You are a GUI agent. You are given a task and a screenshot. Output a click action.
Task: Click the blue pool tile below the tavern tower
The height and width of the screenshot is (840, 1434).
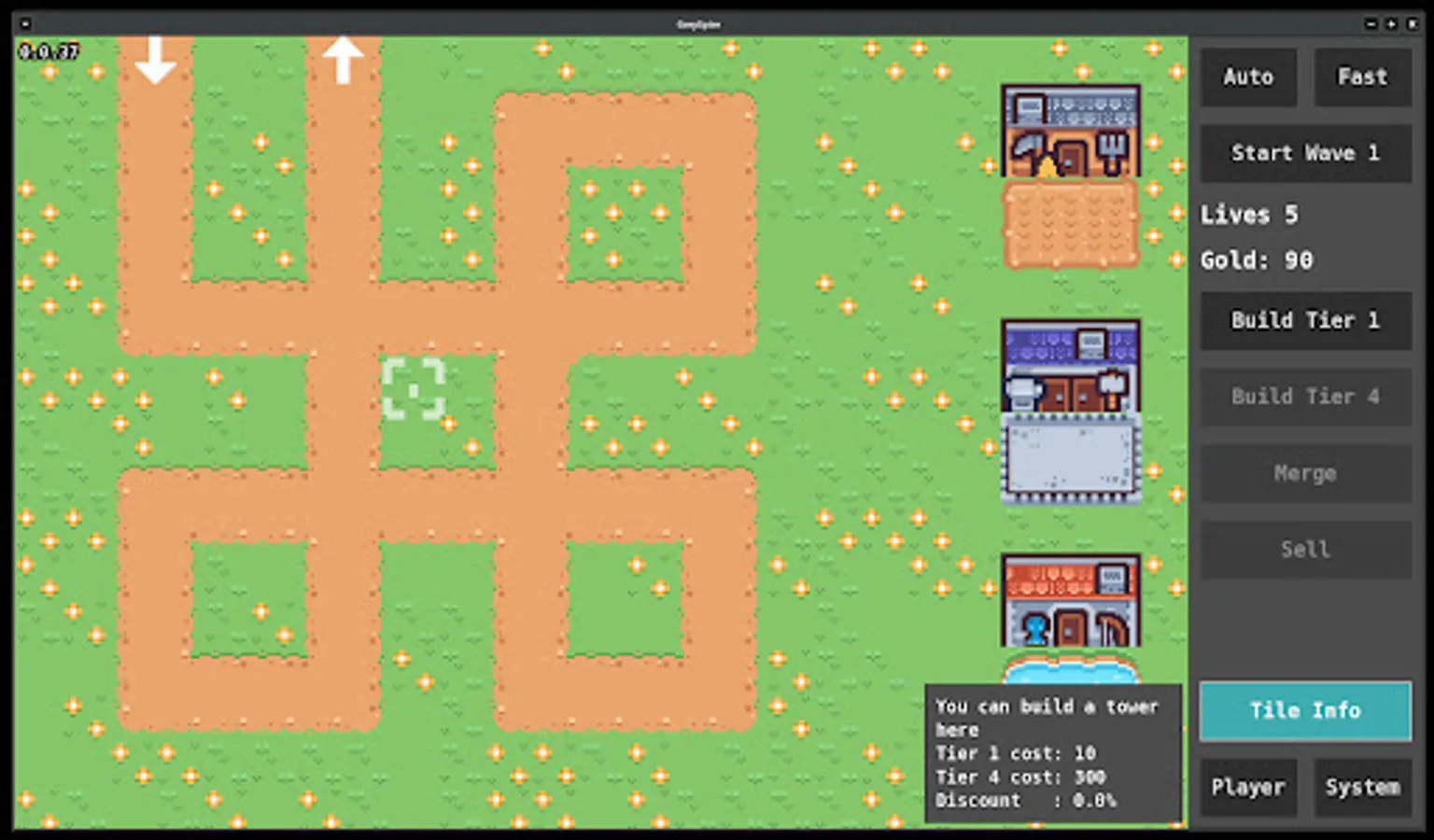1072,670
